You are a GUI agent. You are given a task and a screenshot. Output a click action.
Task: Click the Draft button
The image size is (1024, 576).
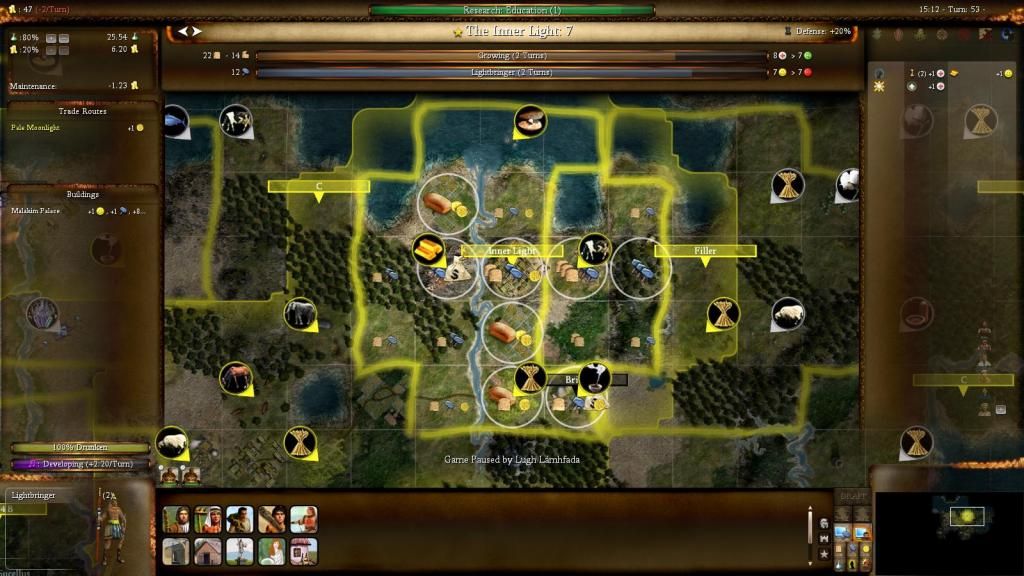tap(853, 497)
